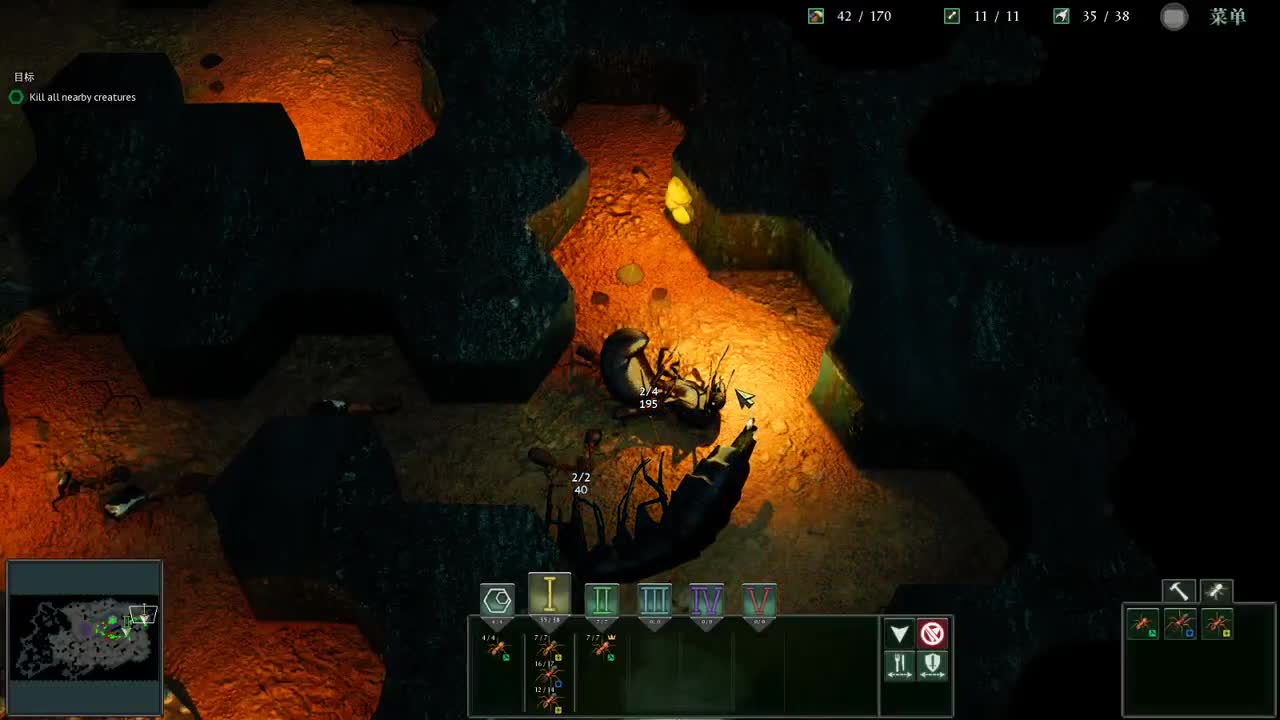Image resolution: width=1280 pixels, height=720 pixels.
Task: Click the minimap to move the camera
Action: 84,636
